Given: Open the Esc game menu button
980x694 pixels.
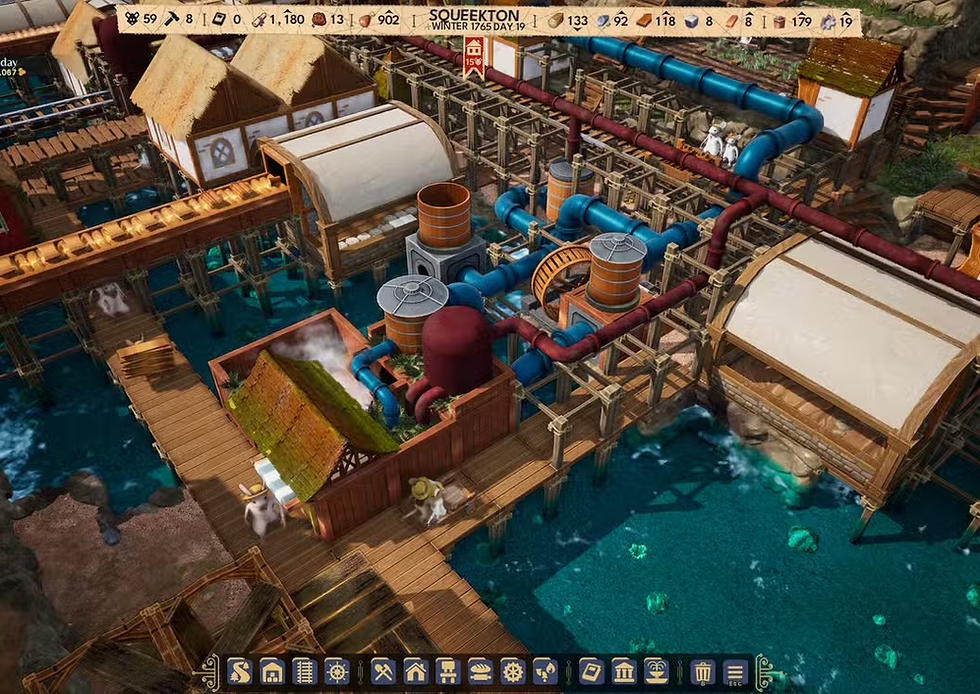Looking at the screenshot, I should (x=735, y=671).
